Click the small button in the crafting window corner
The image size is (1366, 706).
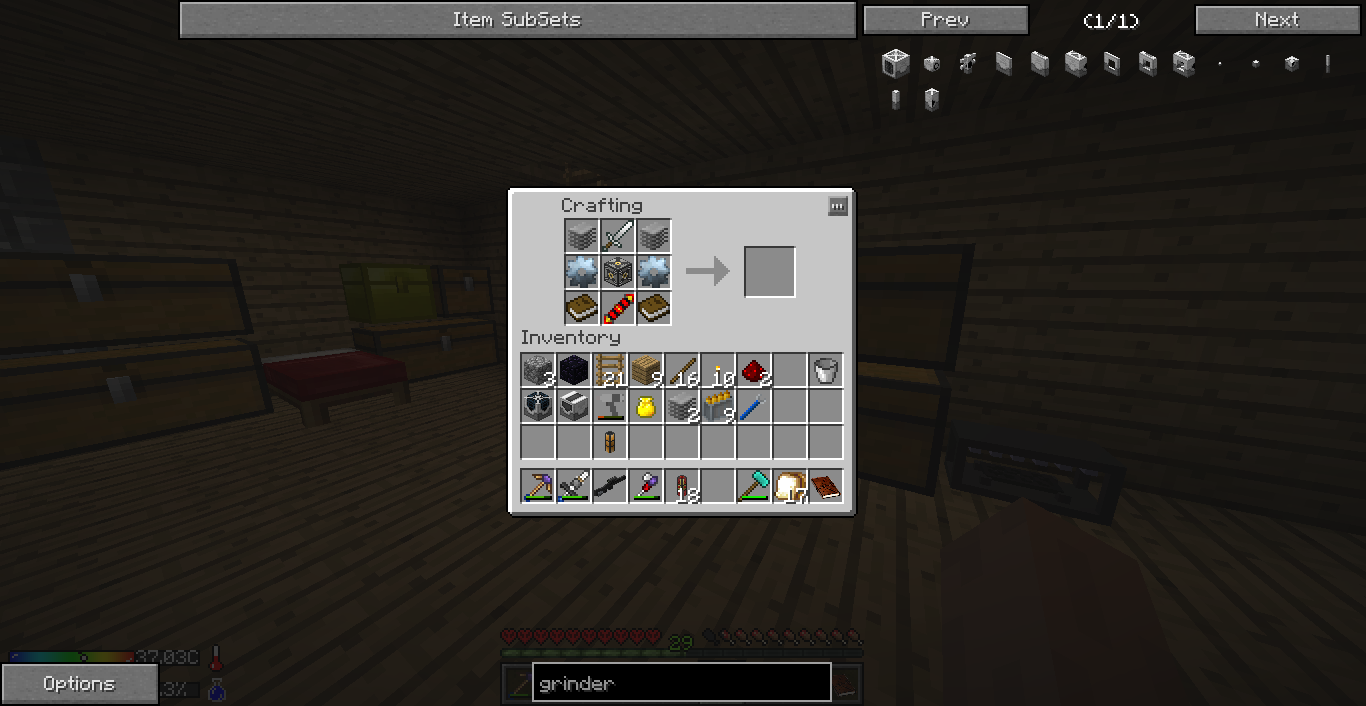pyautogui.click(x=838, y=206)
